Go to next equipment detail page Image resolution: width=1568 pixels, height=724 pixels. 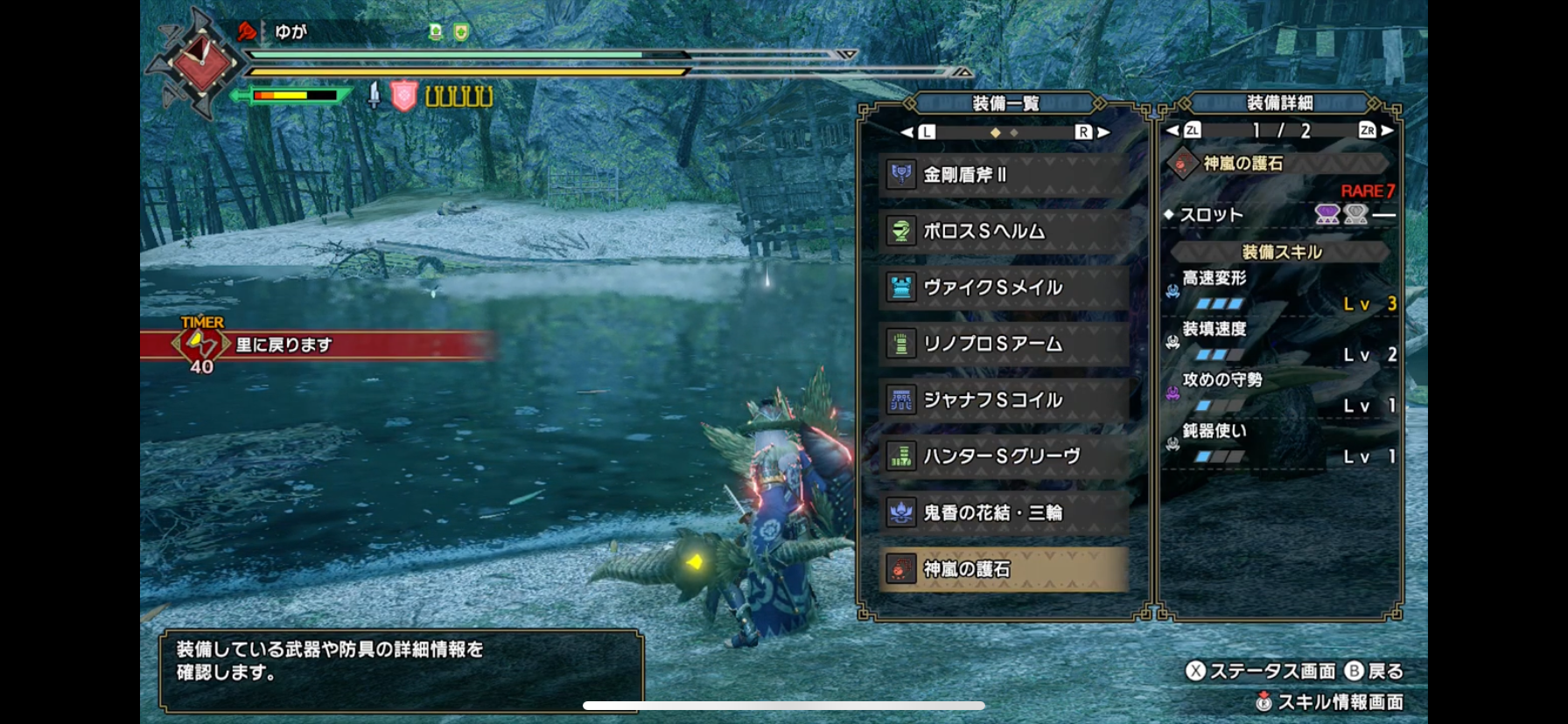click(x=1375, y=130)
